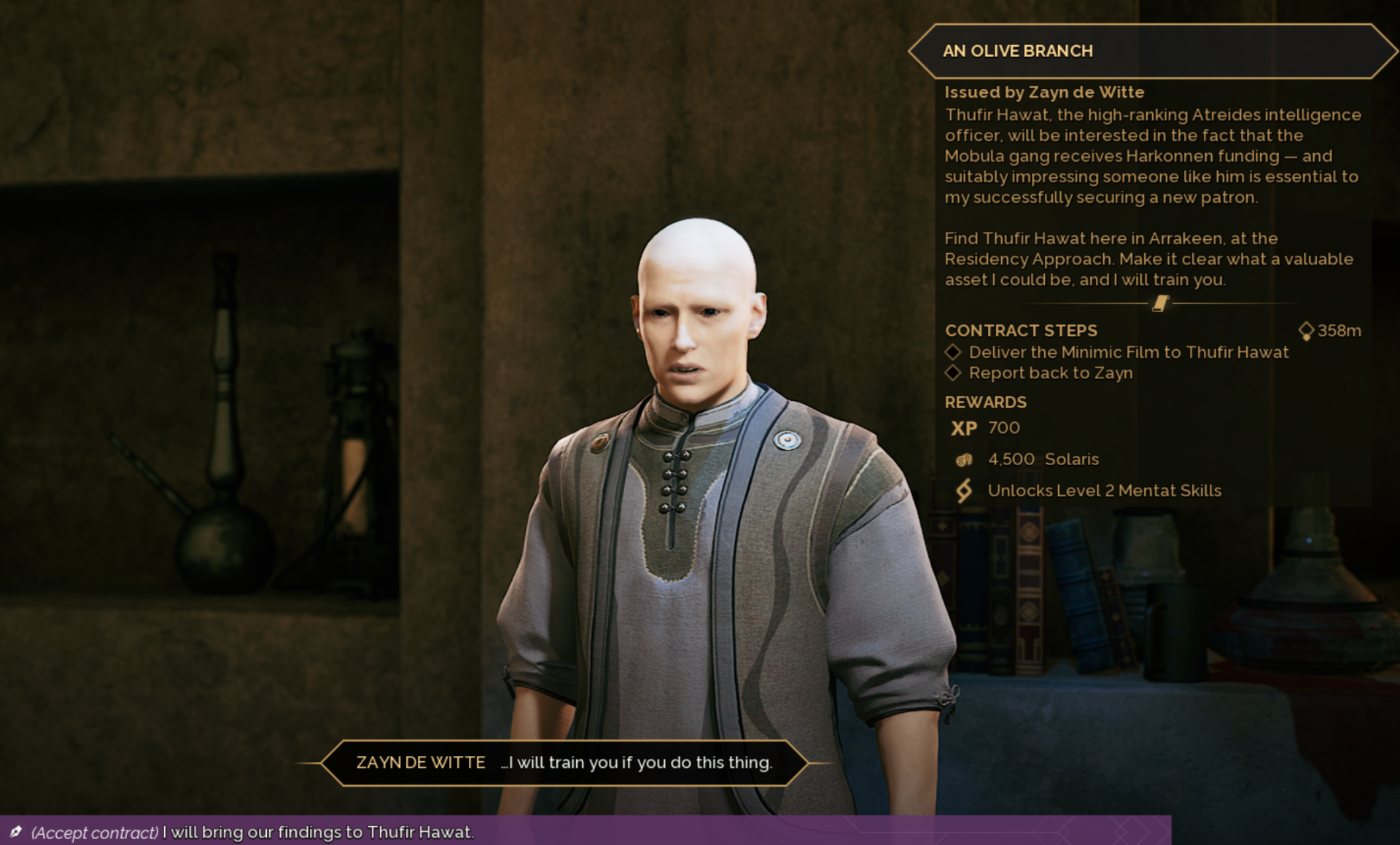Image resolution: width=1400 pixels, height=845 pixels.
Task: Accept contract to bring findings to Thufir Hawat
Action: point(252,832)
